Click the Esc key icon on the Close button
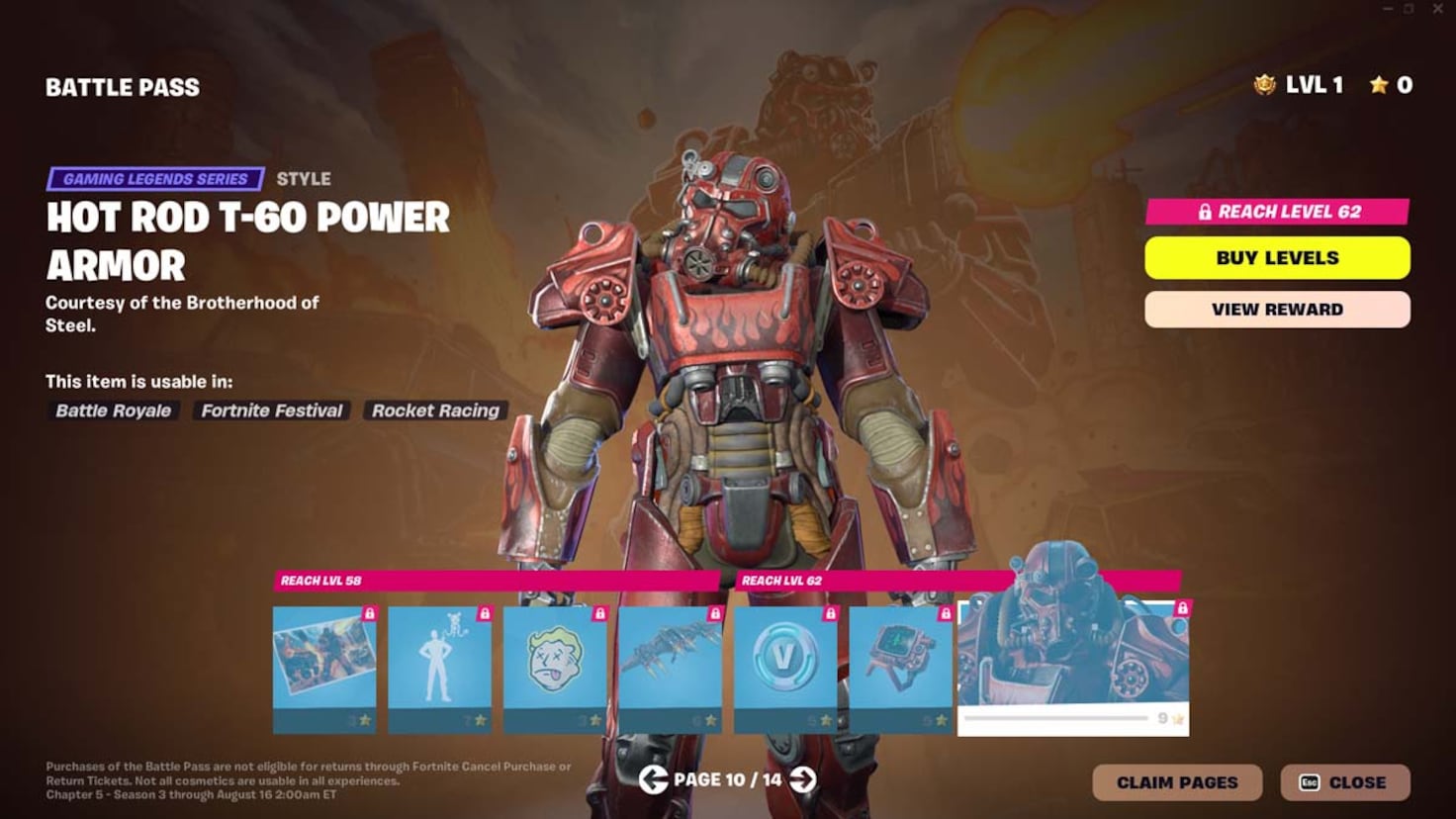 [x=1311, y=781]
